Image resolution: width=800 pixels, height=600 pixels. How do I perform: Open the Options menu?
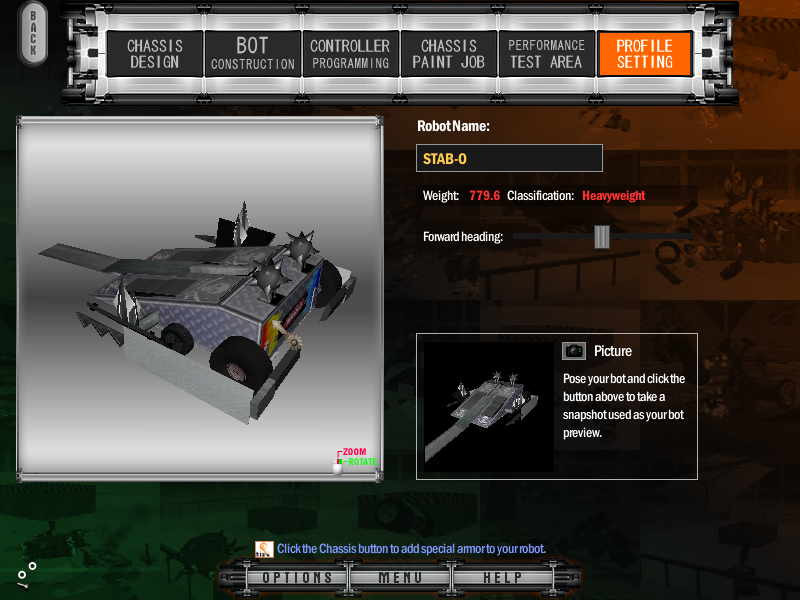click(x=297, y=578)
